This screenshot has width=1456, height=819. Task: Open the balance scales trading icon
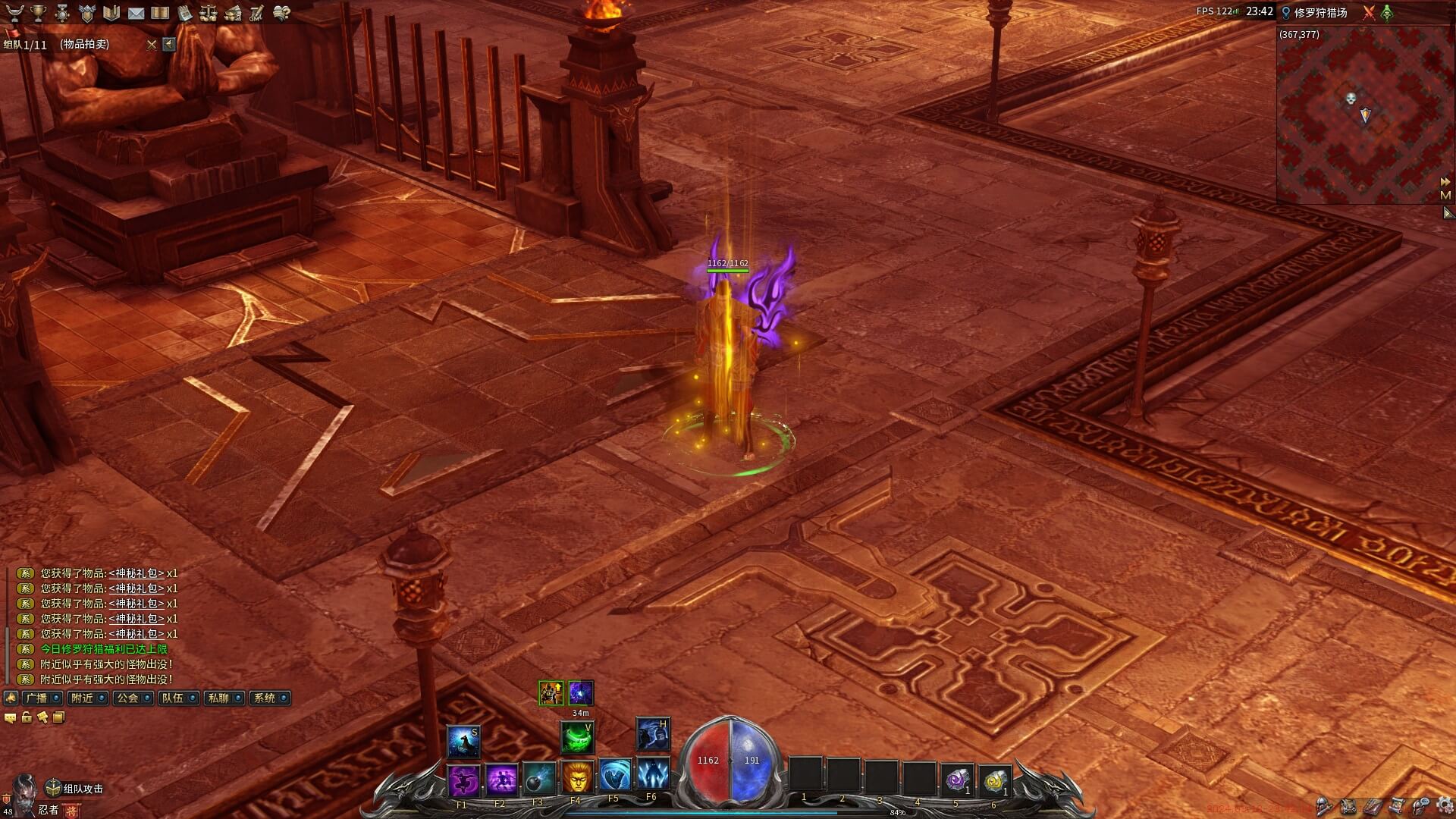coord(208,13)
